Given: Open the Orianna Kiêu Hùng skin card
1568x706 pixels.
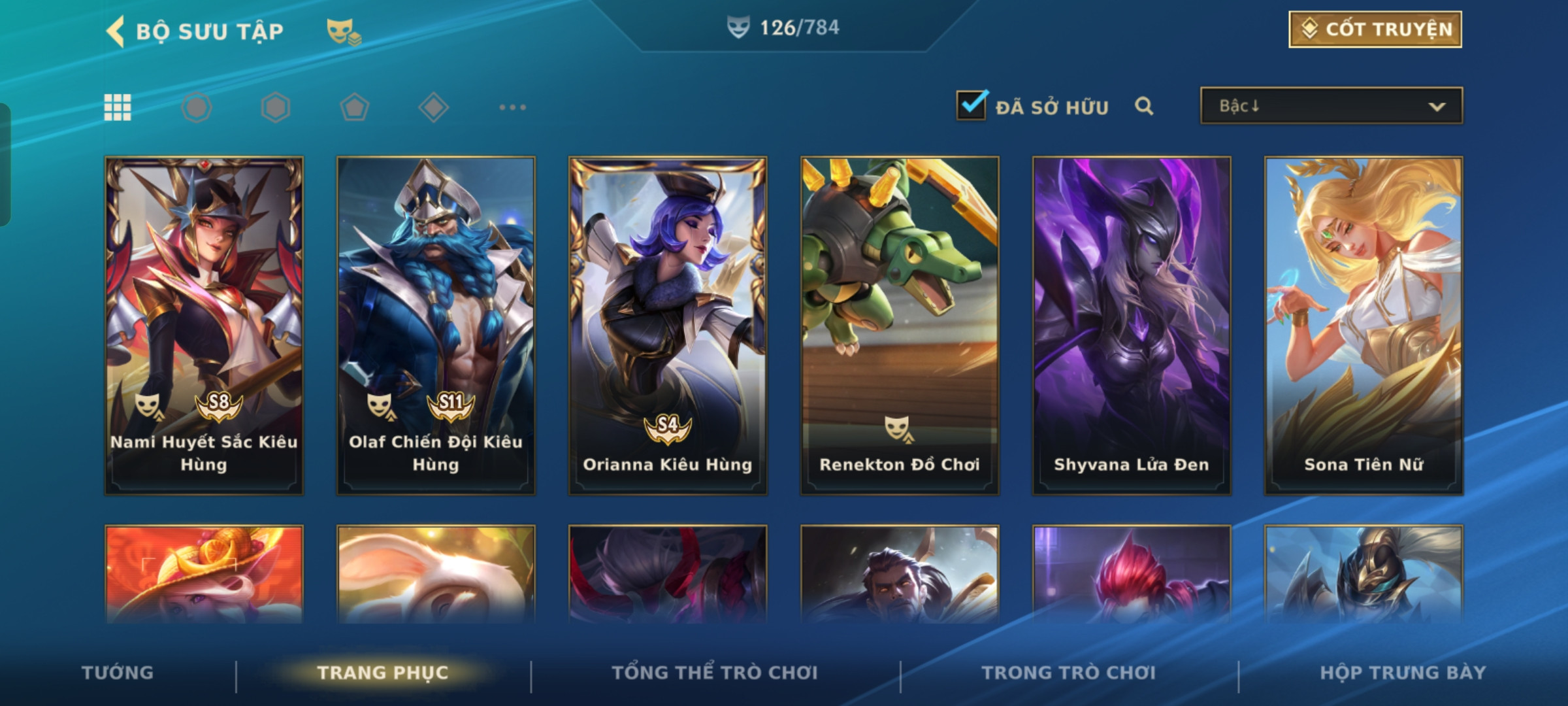Looking at the screenshot, I should click(x=668, y=325).
